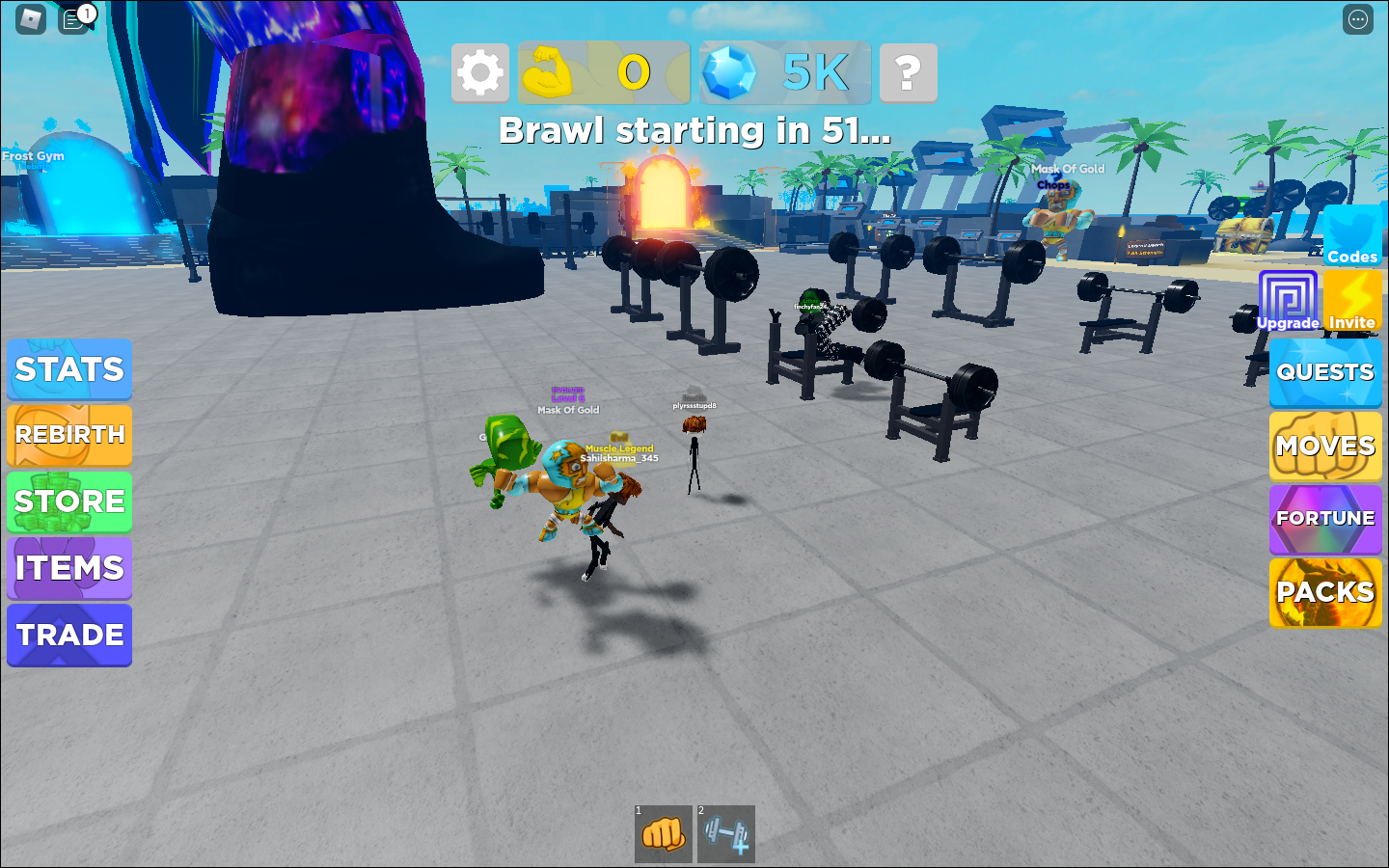Open the STATS panel

coord(68,370)
